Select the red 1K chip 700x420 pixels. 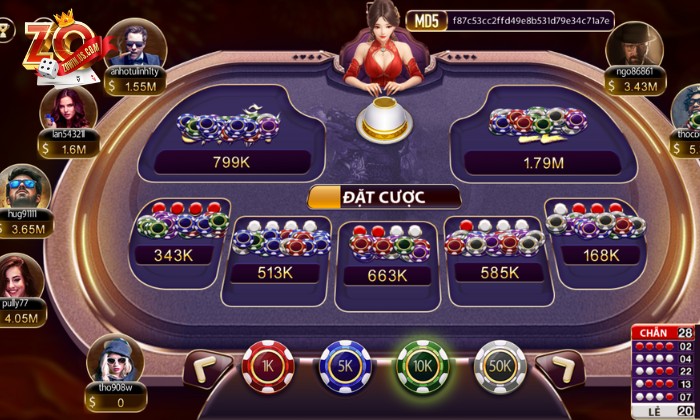(x=265, y=365)
